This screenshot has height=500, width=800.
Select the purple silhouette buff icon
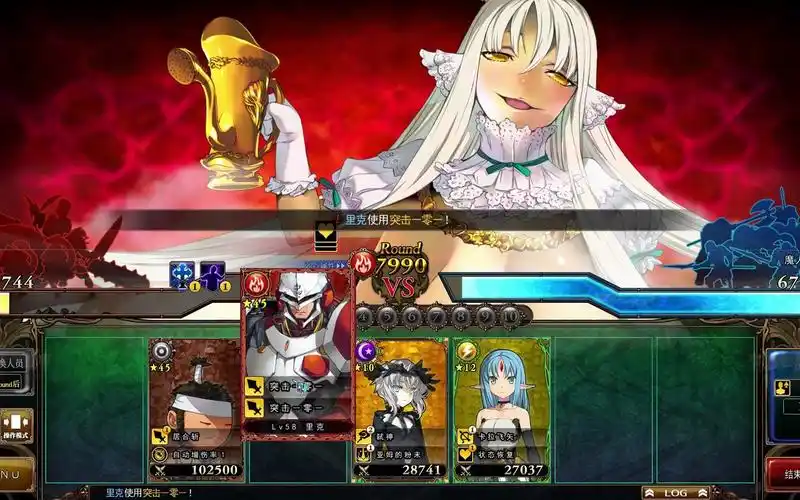coord(212,275)
